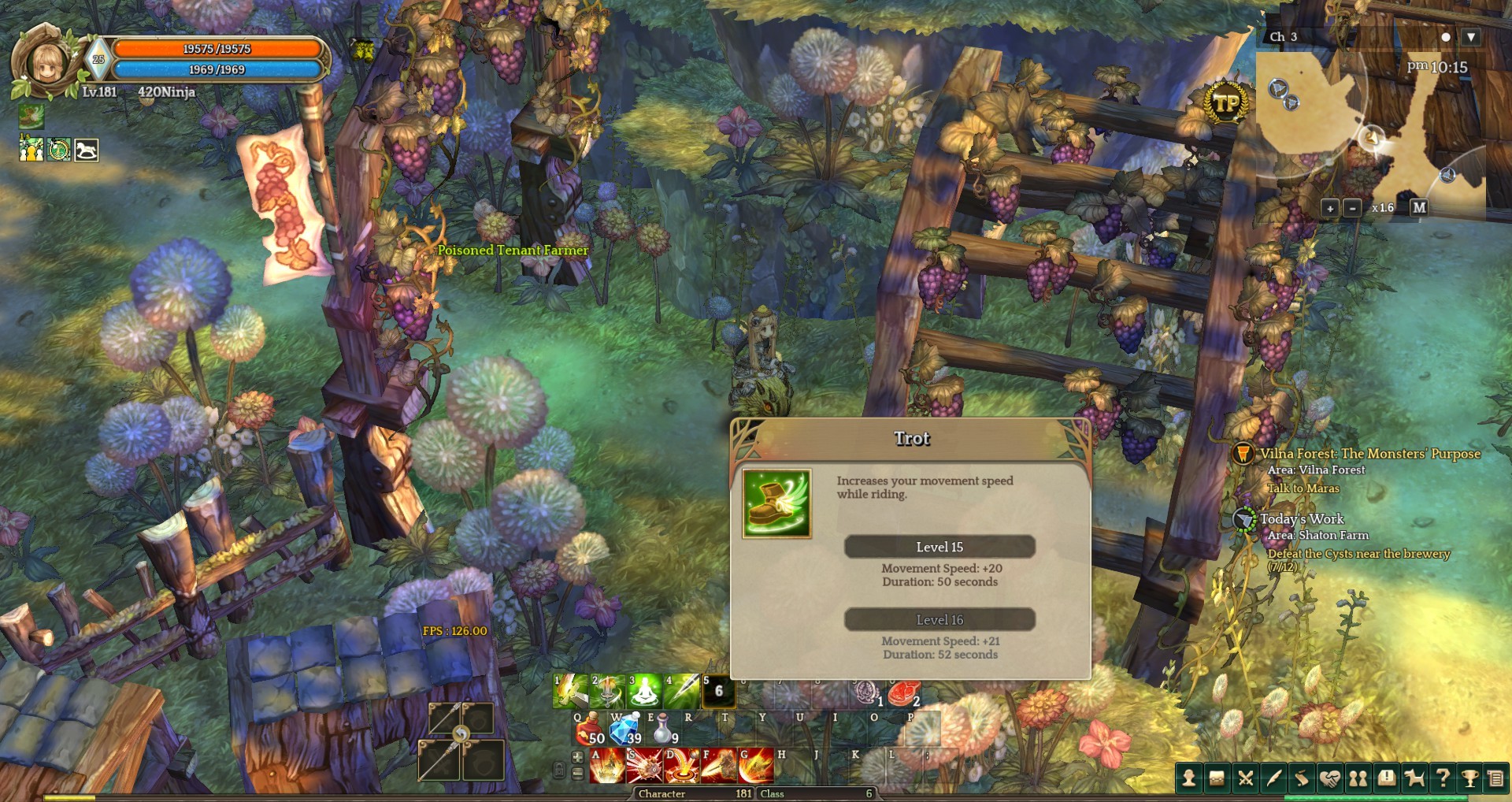Zoom out the minimap with minus button
This screenshot has height=802, width=1512.
1352,208
